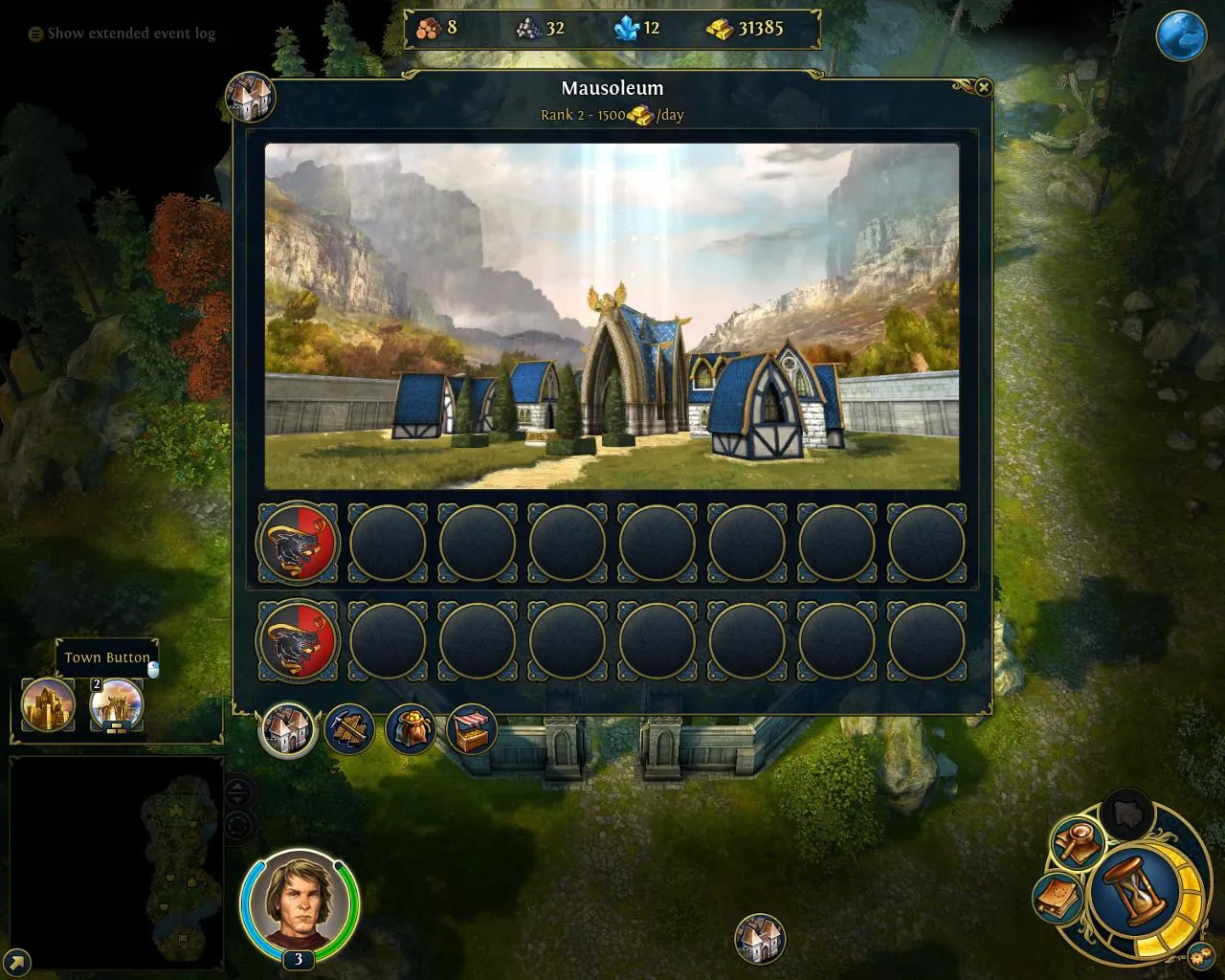Open the book pages button beside the hourglass
Image resolution: width=1225 pixels, height=980 pixels.
(x=1058, y=899)
